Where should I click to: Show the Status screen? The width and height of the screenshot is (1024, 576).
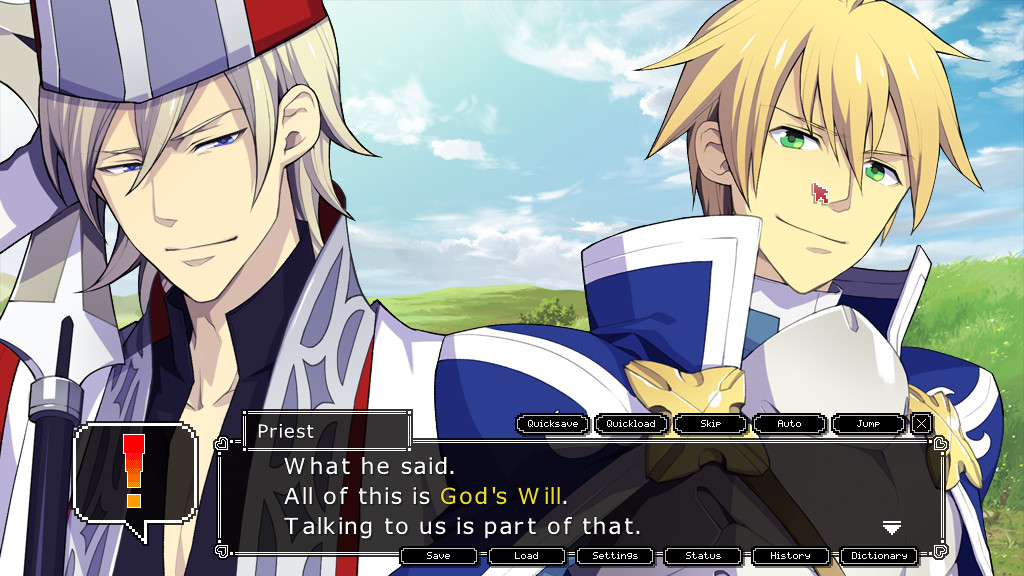click(703, 556)
